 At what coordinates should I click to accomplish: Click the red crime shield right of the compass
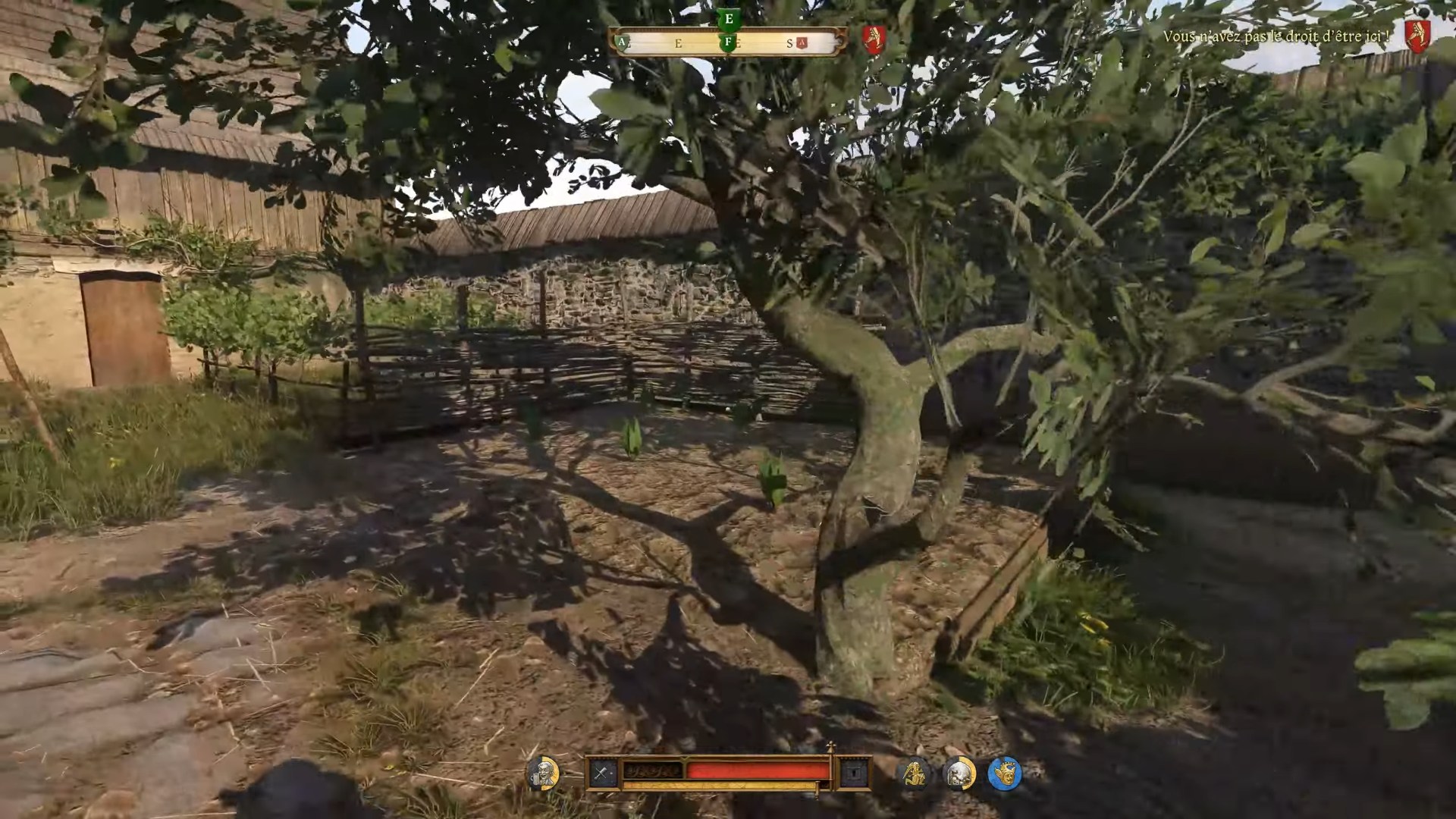[x=875, y=38]
